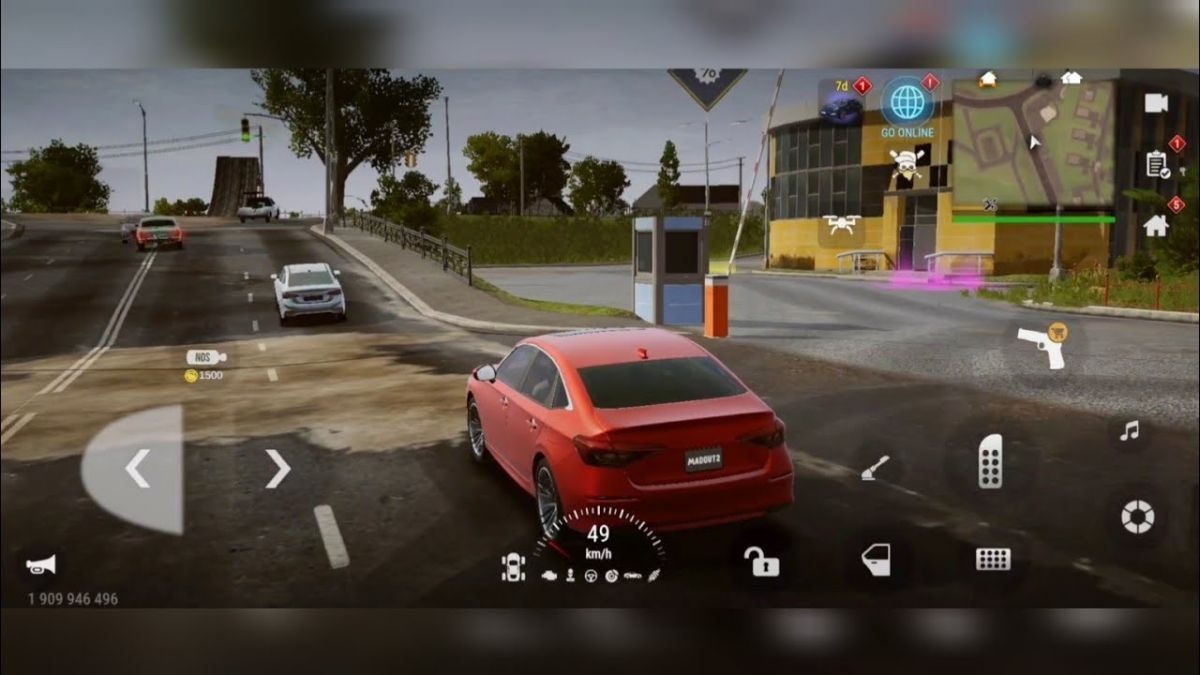Apply the wide brake pedal
The height and width of the screenshot is (675, 1200).
993,559
